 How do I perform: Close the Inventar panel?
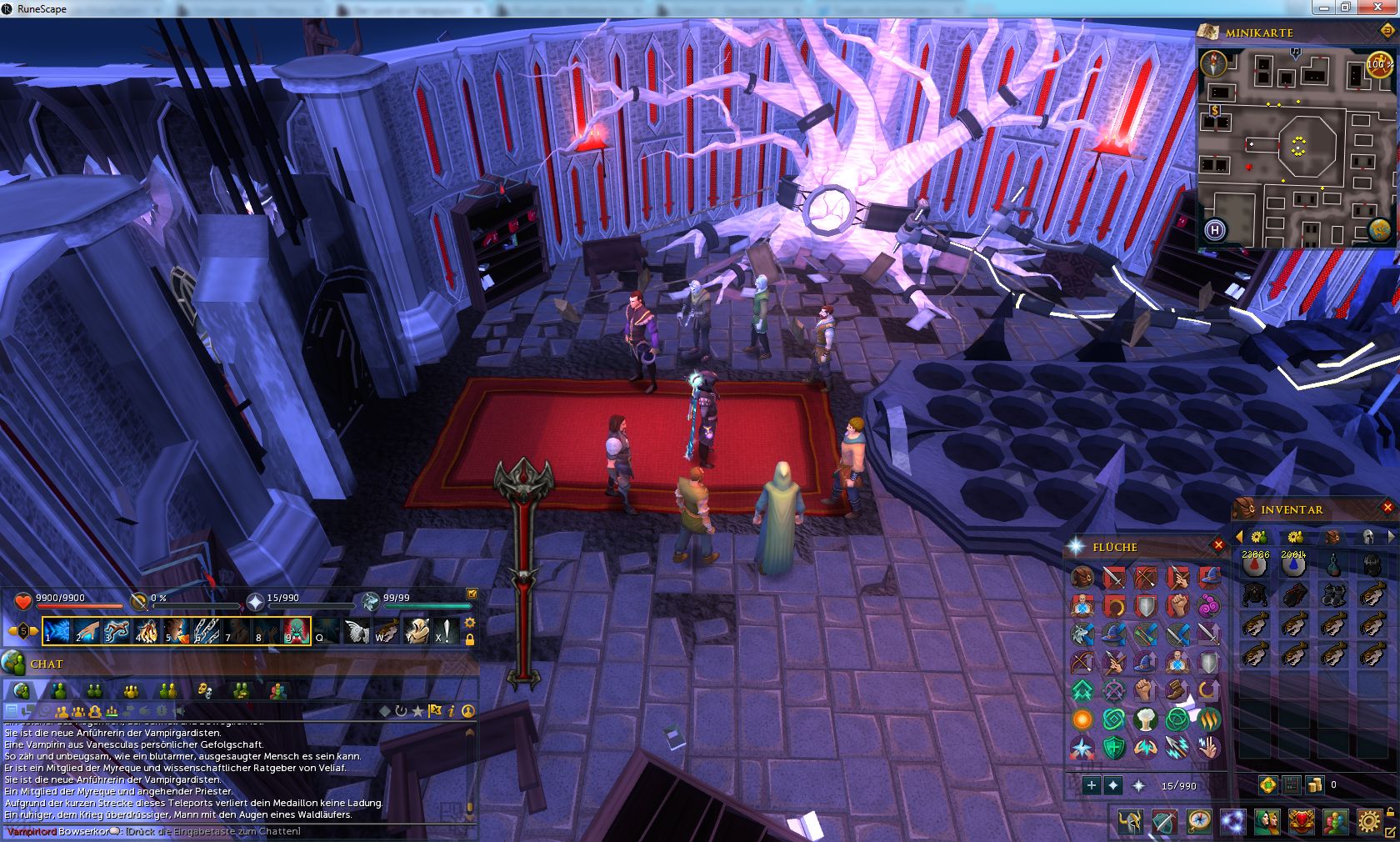point(1387,507)
